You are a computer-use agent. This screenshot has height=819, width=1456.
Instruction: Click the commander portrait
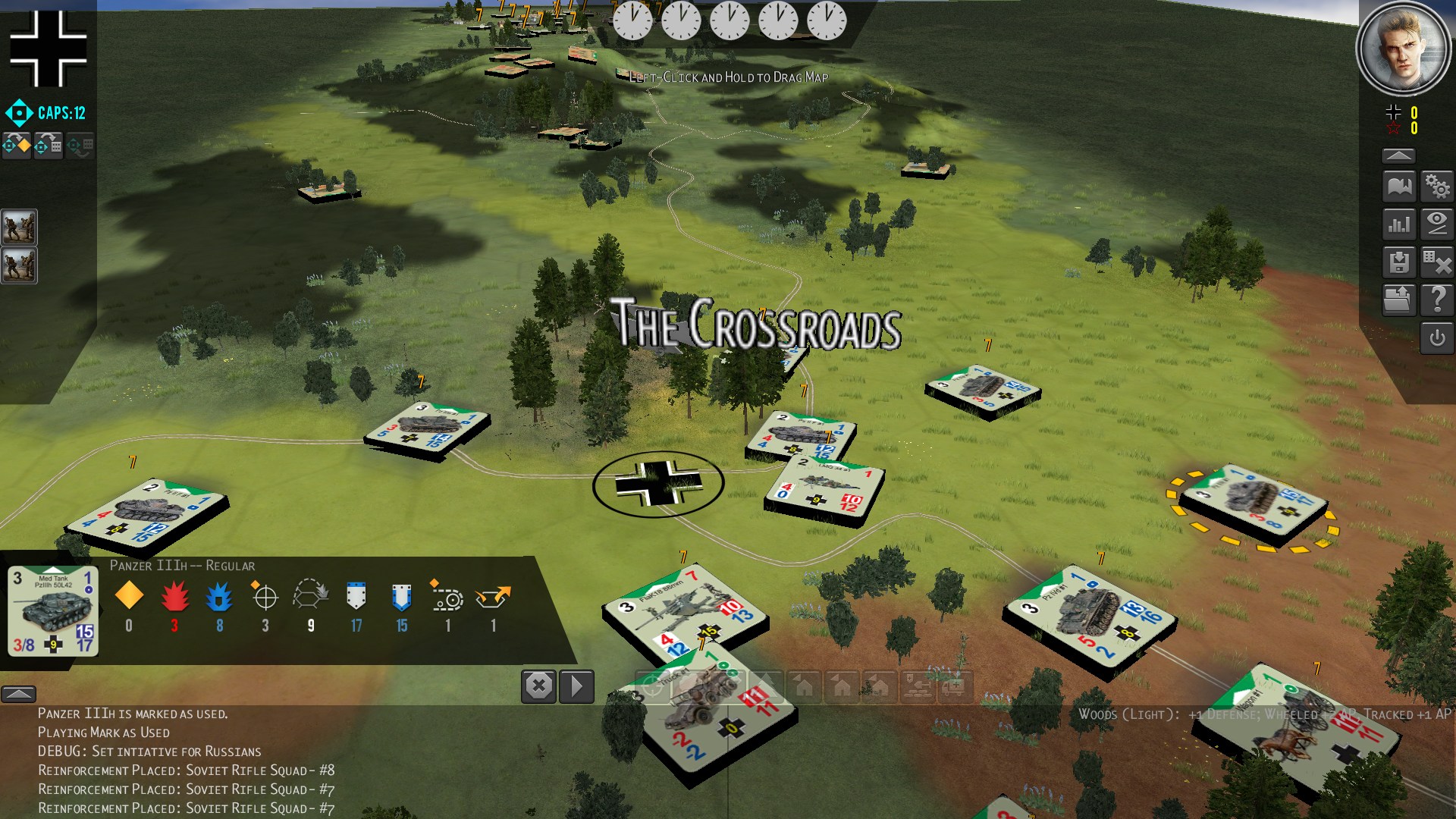[1403, 47]
